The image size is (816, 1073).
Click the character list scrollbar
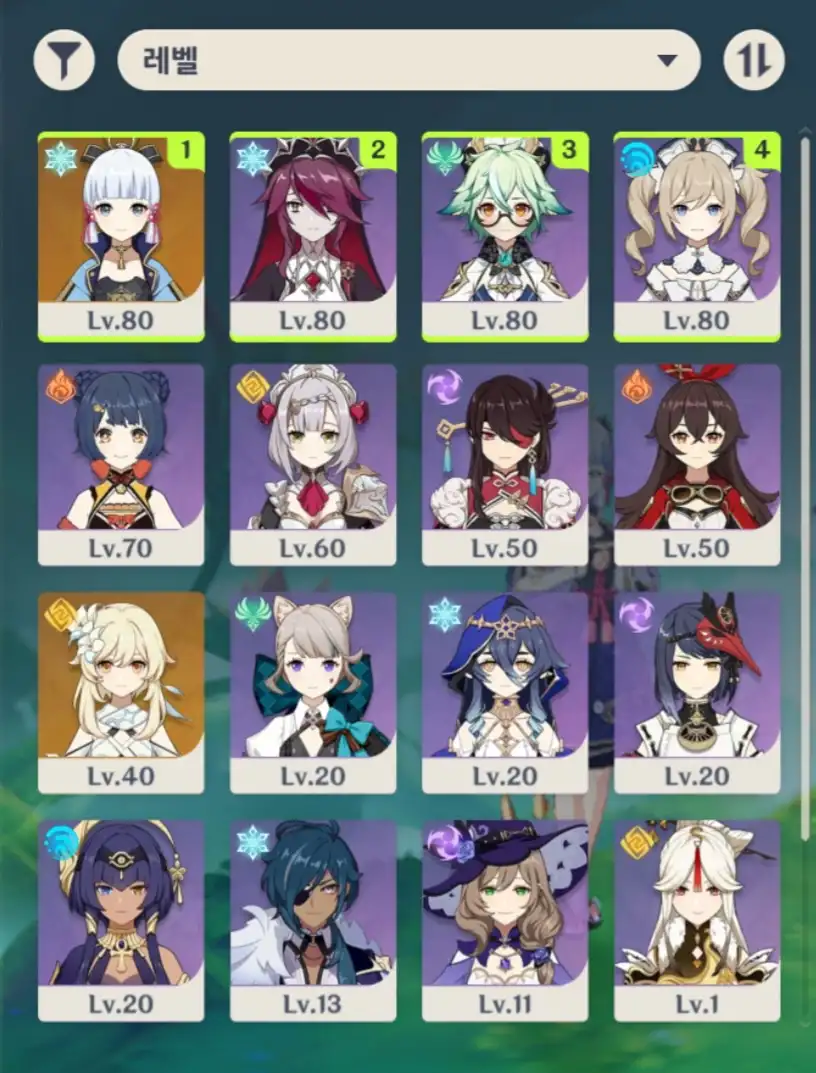805,480
